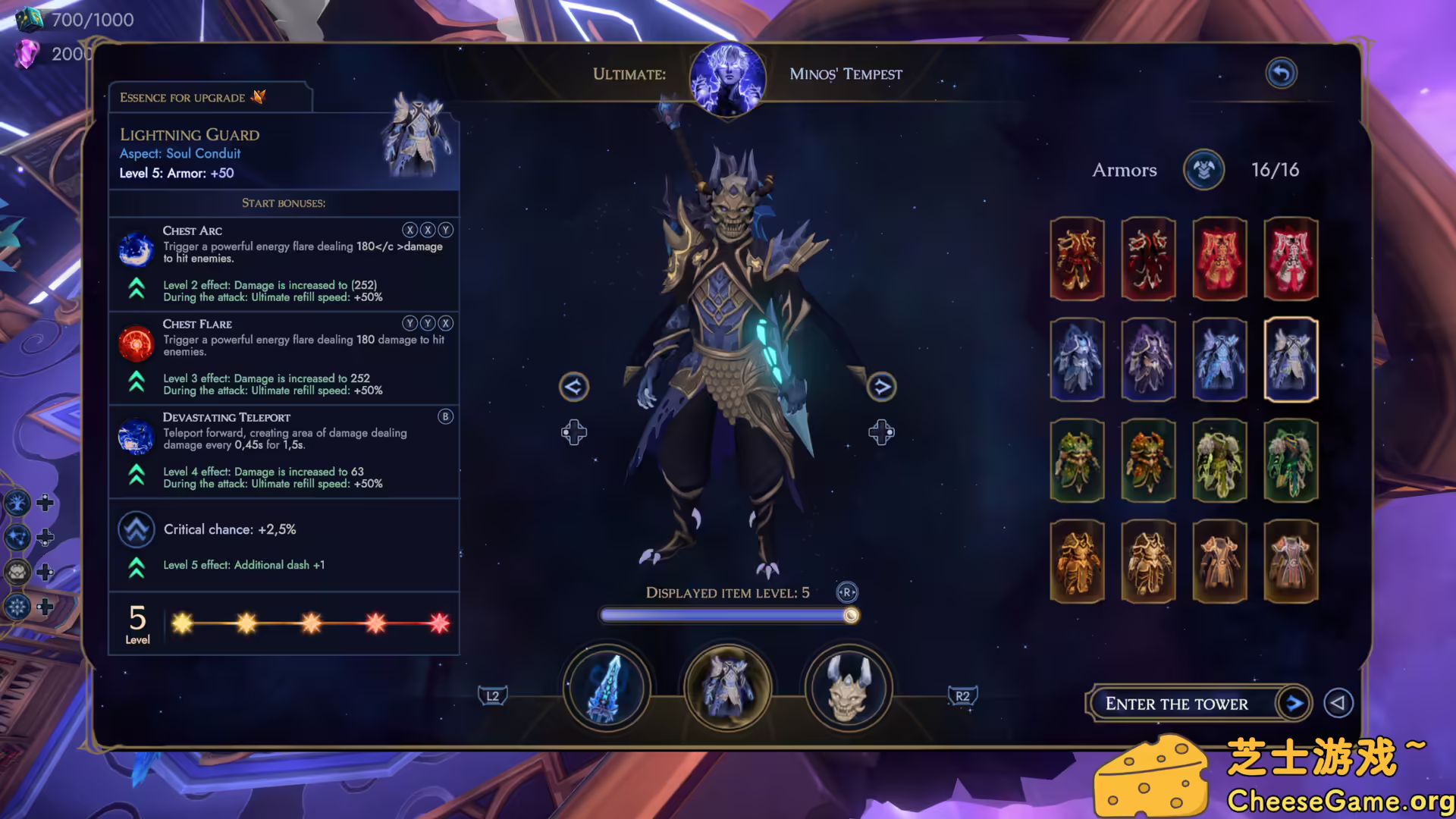Select the first blue armor thumbnail
Viewport: 1456px width, 819px height.
pyautogui.click(x=1077, y=359)
